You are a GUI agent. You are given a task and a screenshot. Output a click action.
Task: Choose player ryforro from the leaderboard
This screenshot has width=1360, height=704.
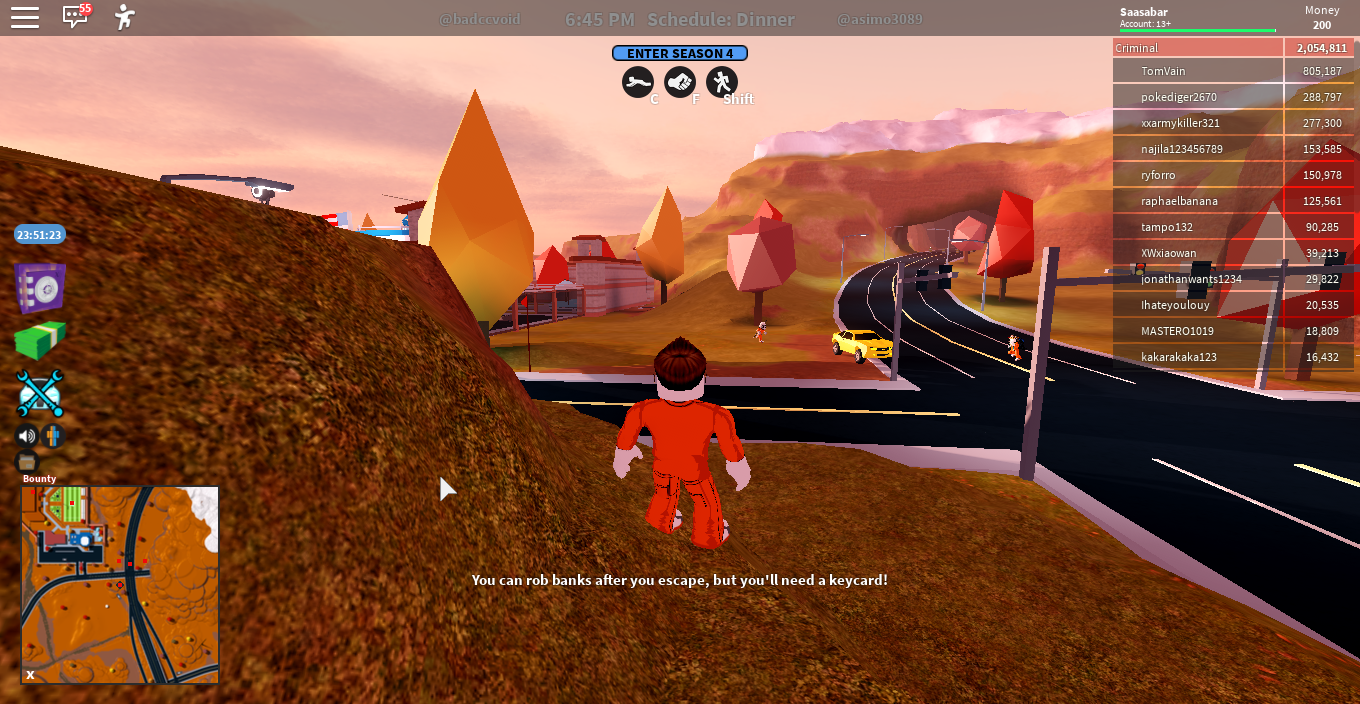tap(1158, 175)
